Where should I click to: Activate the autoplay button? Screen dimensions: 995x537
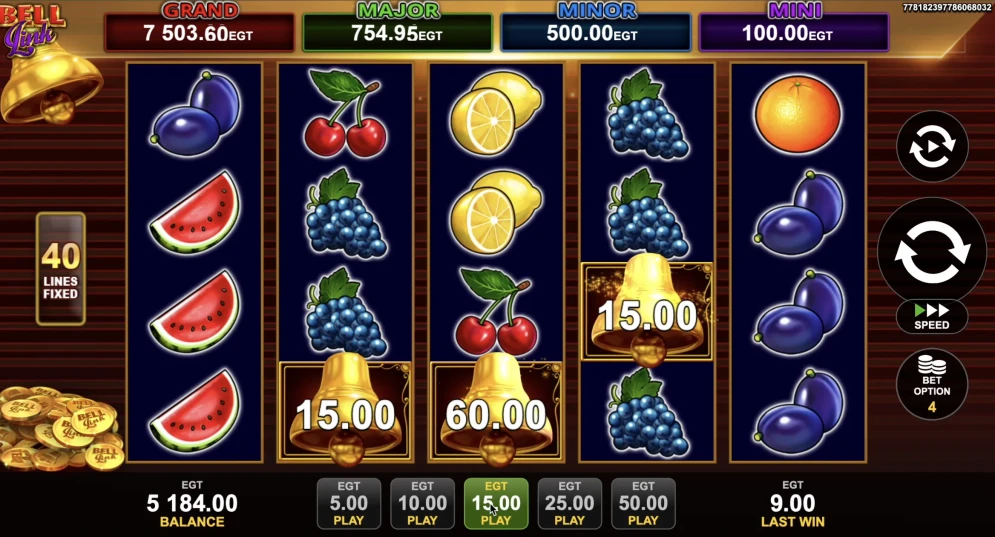(931, 147)
